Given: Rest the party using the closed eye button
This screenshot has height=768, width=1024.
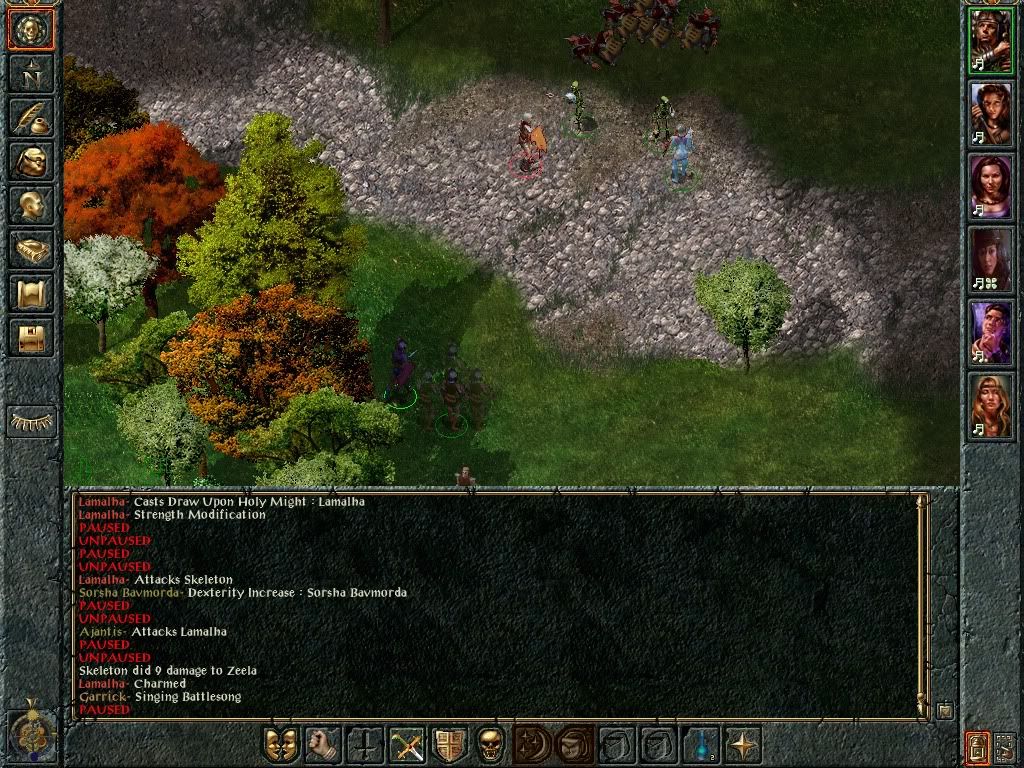Looking at the screenshot, I should (31, 421).
